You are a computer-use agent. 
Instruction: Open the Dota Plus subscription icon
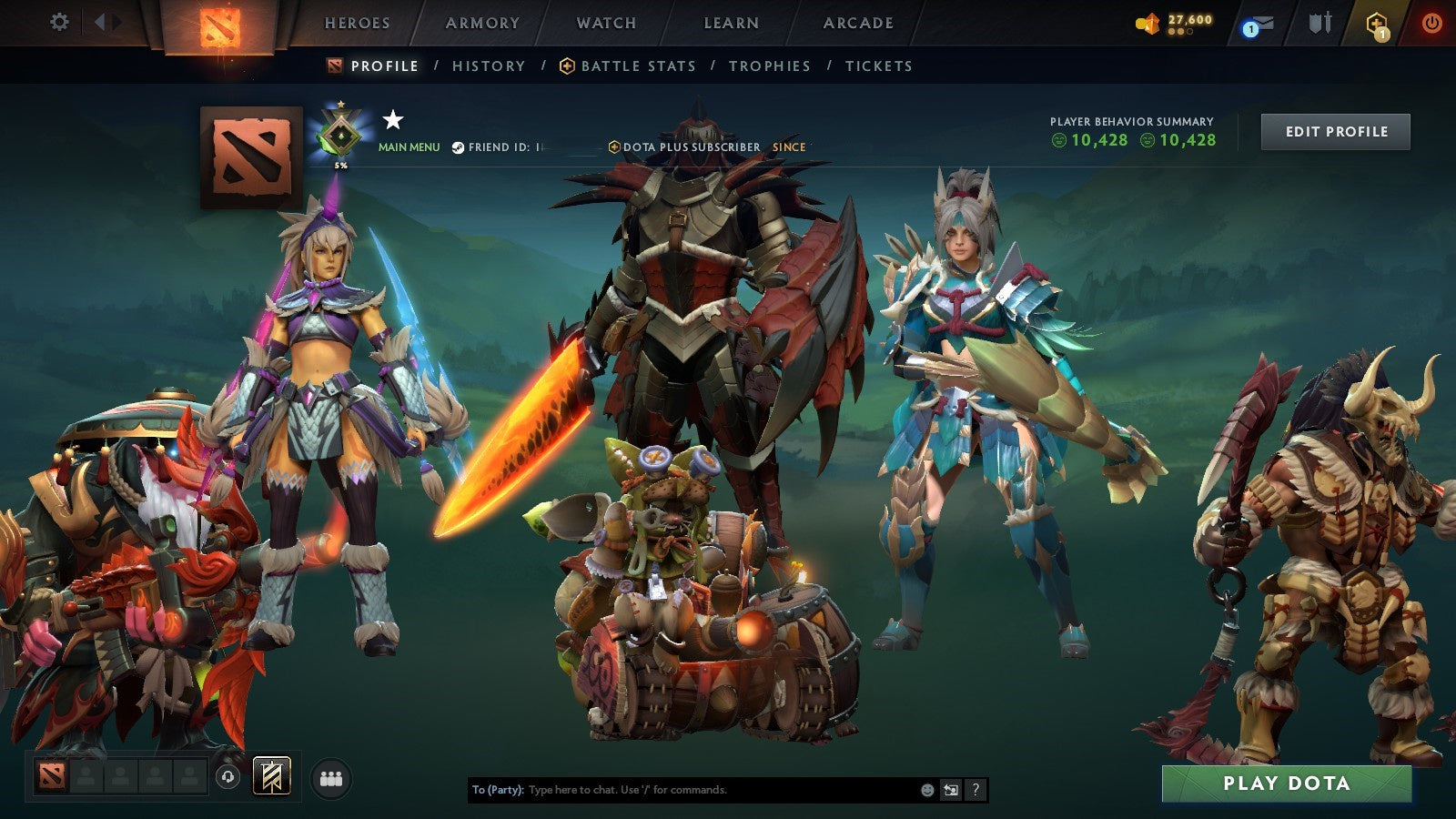[x=1377, y=22]
